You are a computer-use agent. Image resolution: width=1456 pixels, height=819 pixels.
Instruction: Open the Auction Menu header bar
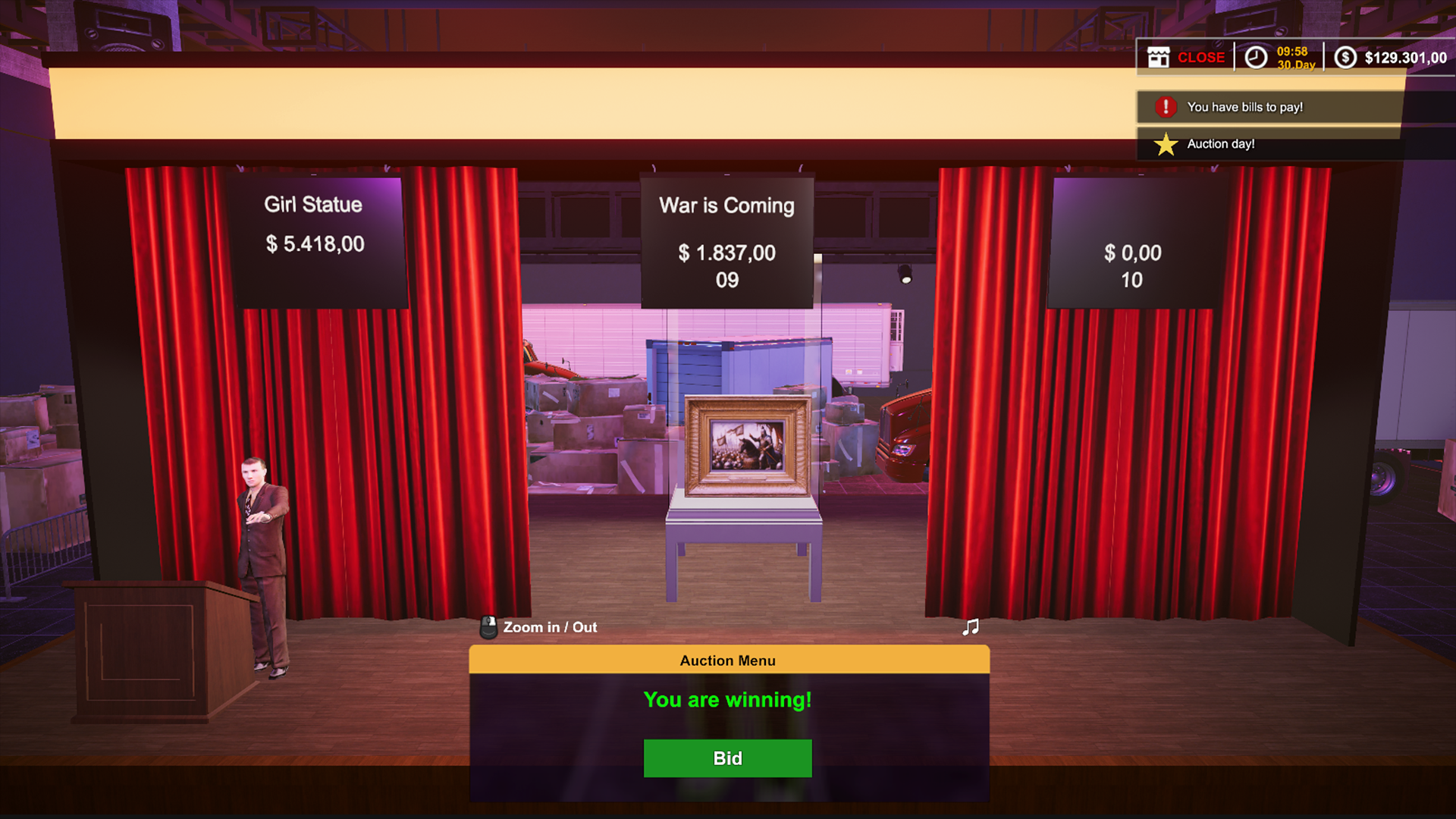pos(727,660)
